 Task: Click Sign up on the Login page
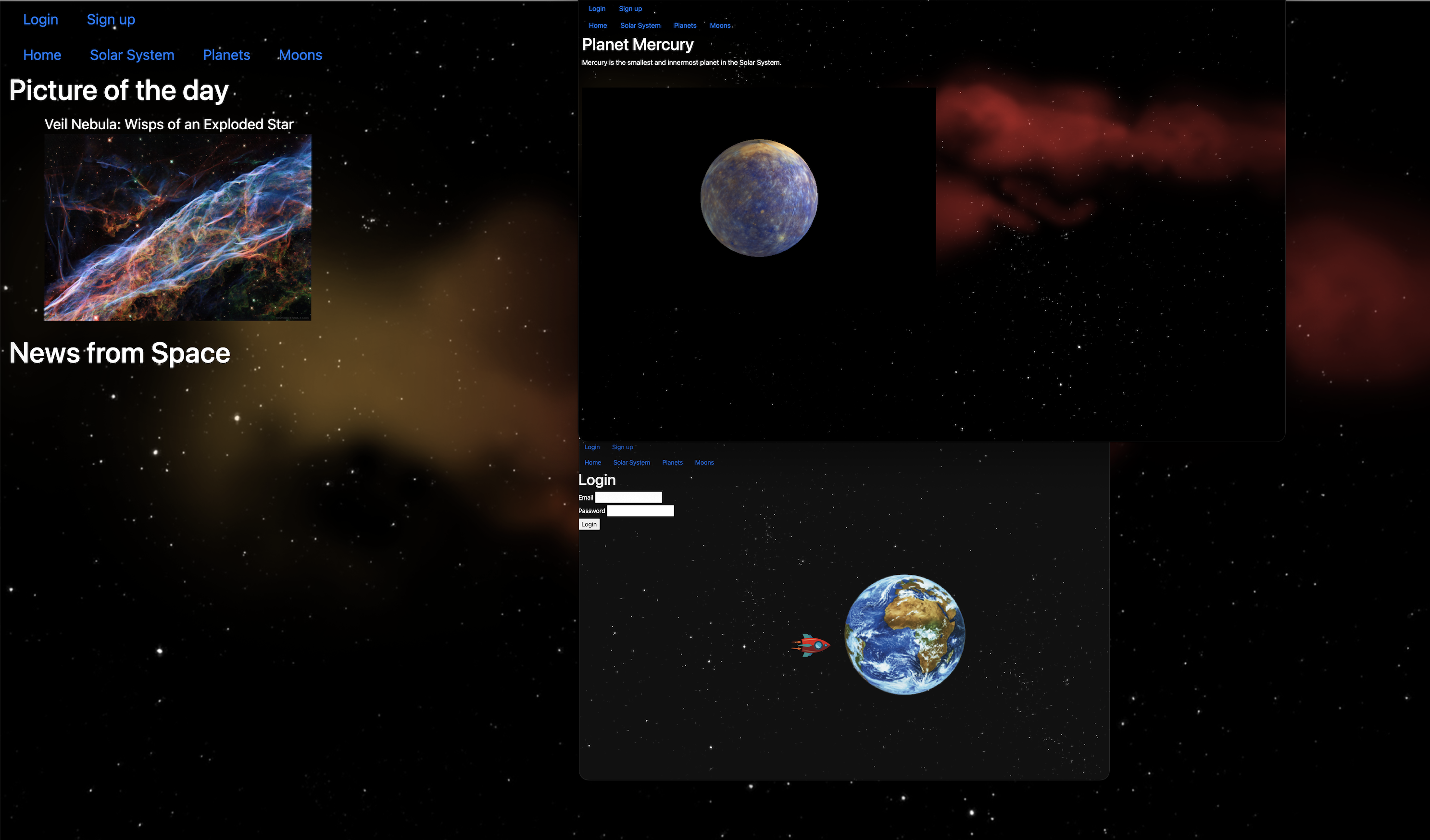pyautogui.click(x=622, y=447)
